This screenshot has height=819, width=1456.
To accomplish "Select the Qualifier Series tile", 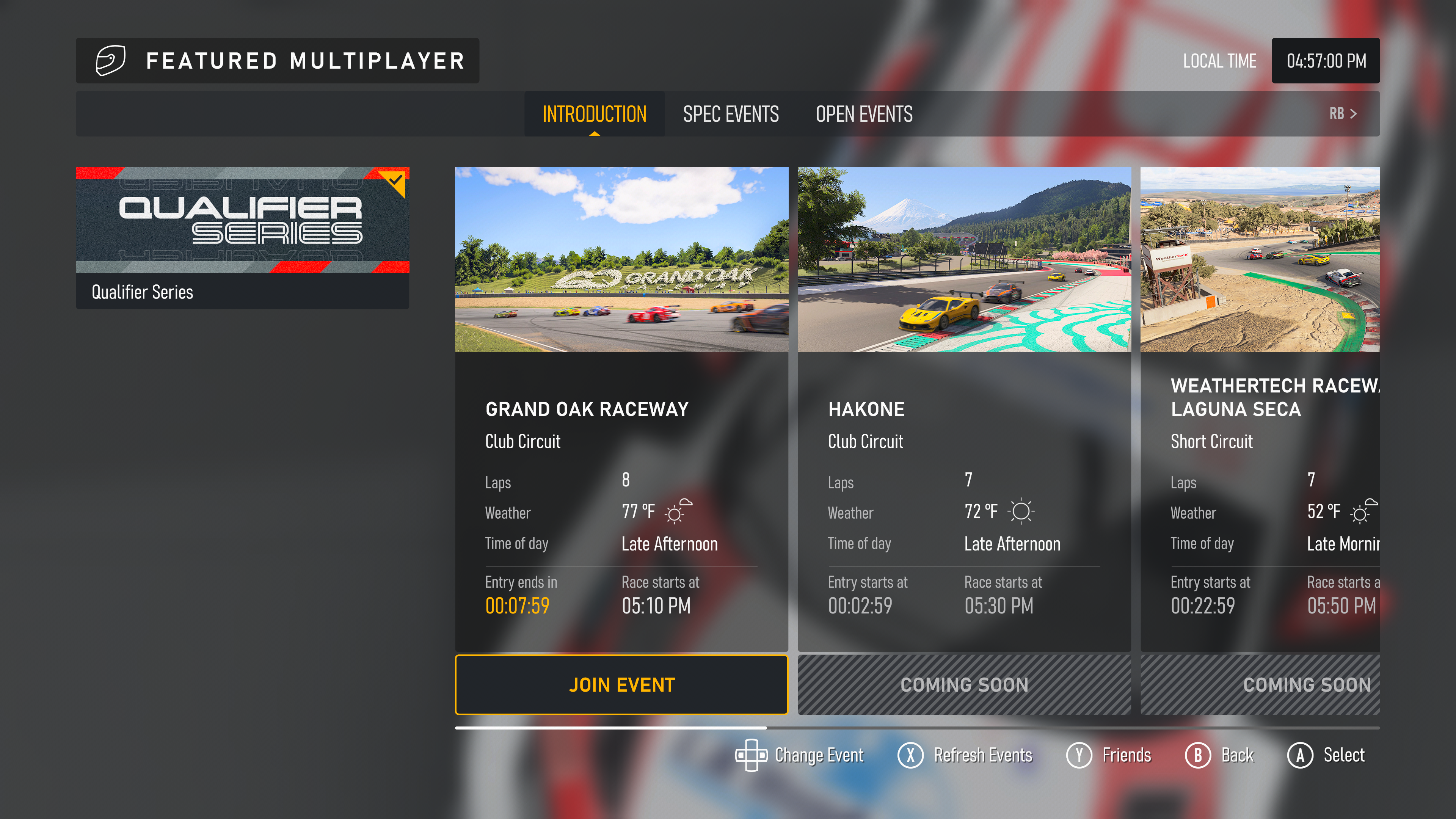I will [x=243, y=237].
